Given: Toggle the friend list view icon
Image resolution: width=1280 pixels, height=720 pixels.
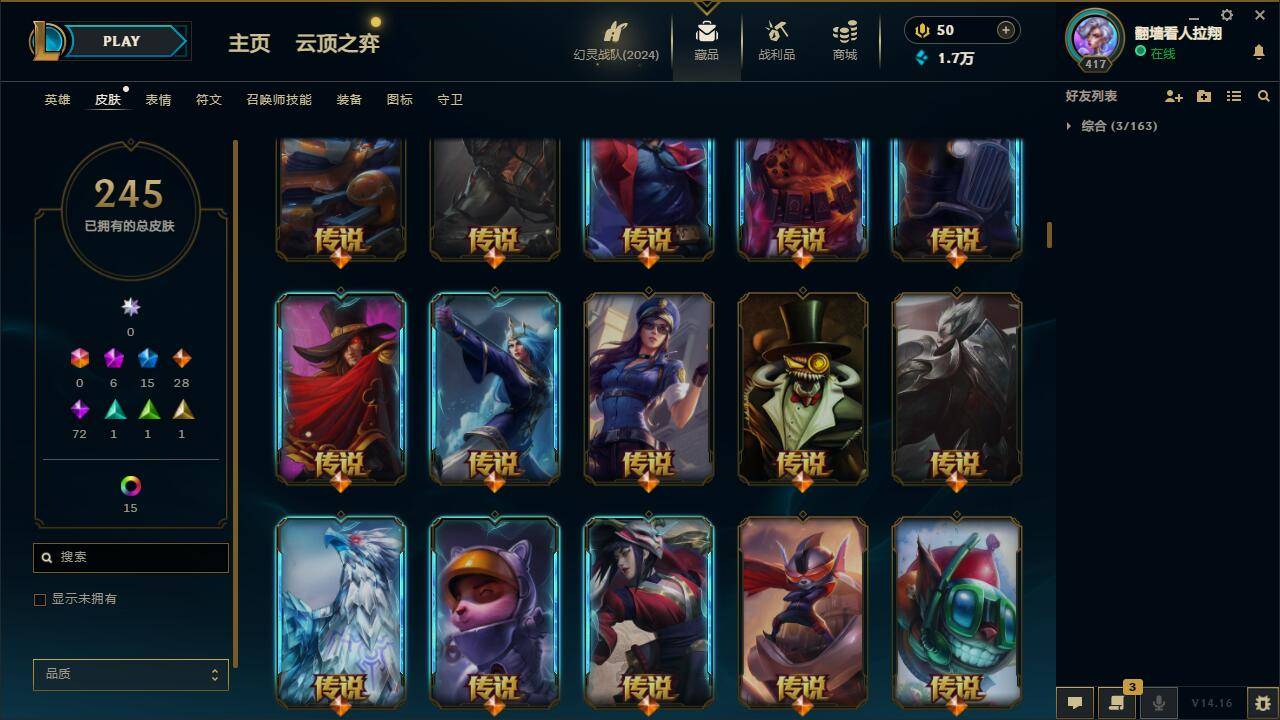Looking at the screenshot, I should (x=1234, y=96).
